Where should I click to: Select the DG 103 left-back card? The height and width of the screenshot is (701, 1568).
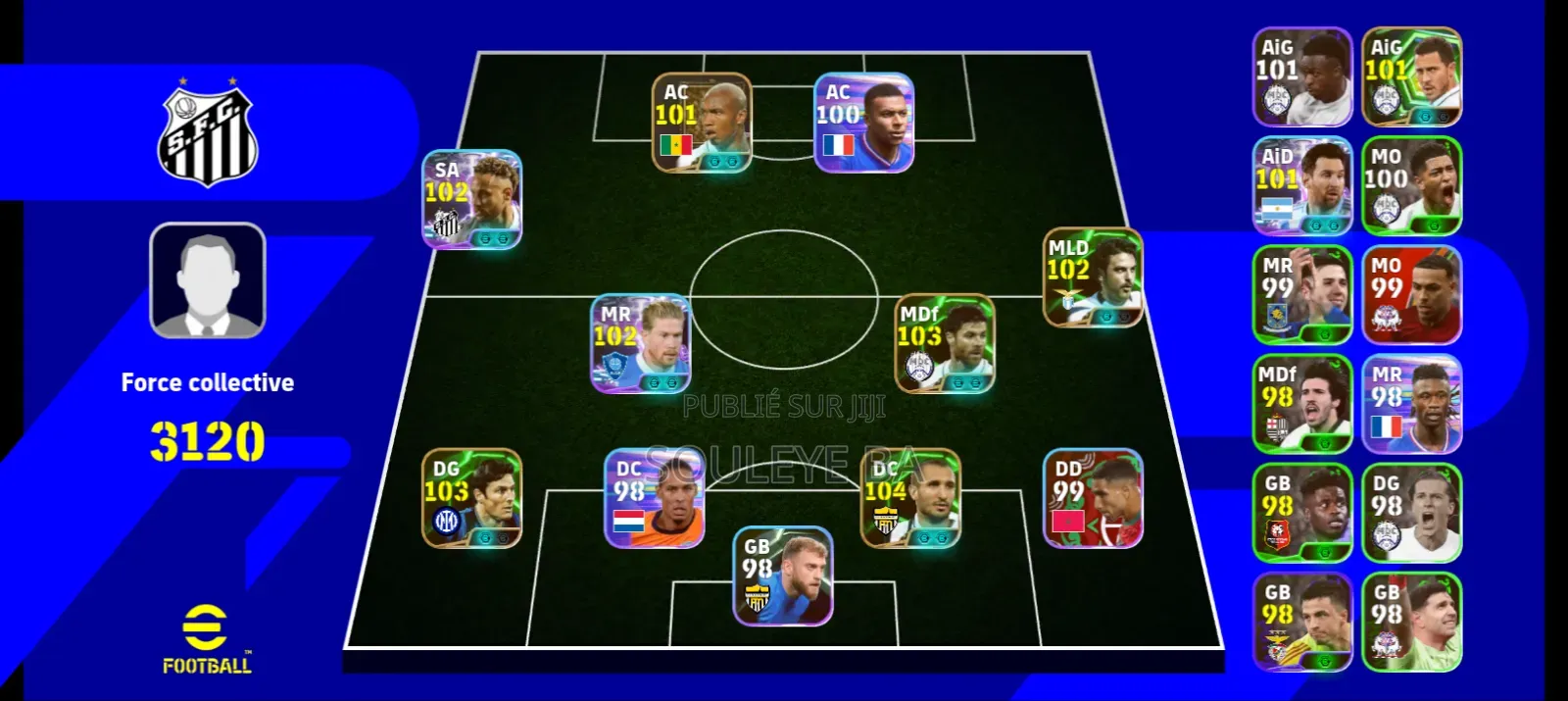coord(471,498)
